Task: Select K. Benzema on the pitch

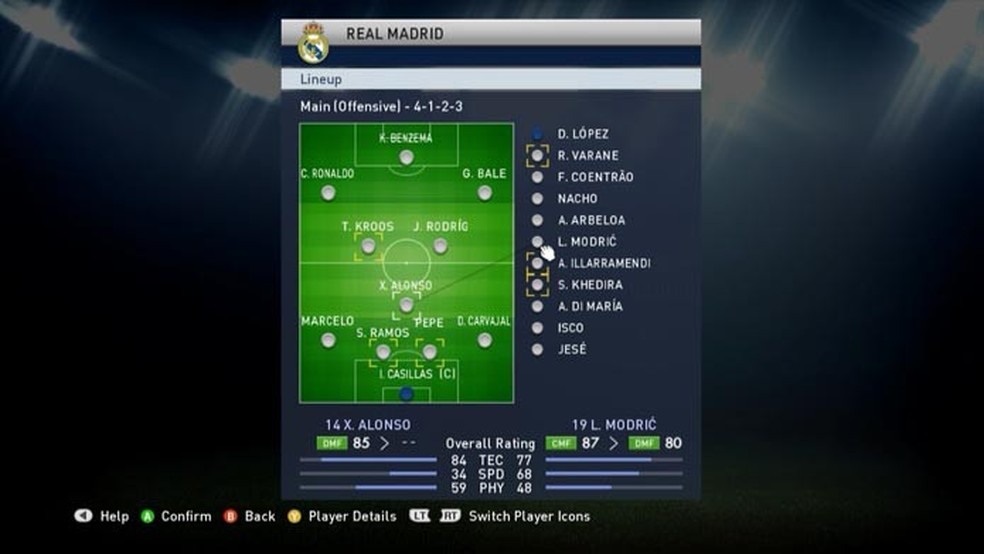Action: pos(406,157)
